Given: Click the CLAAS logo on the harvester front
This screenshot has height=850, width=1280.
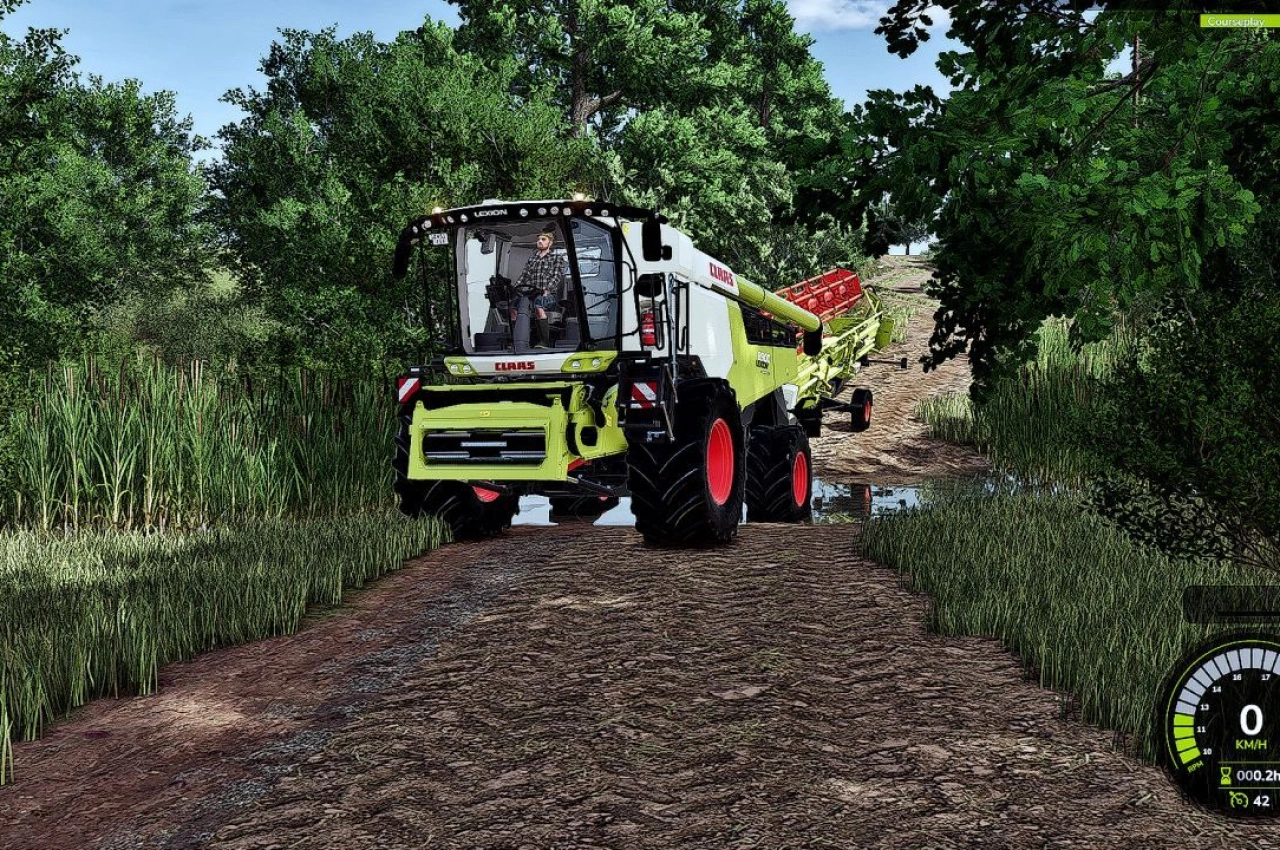Looking at the screenshot, I should pos(514,366).
